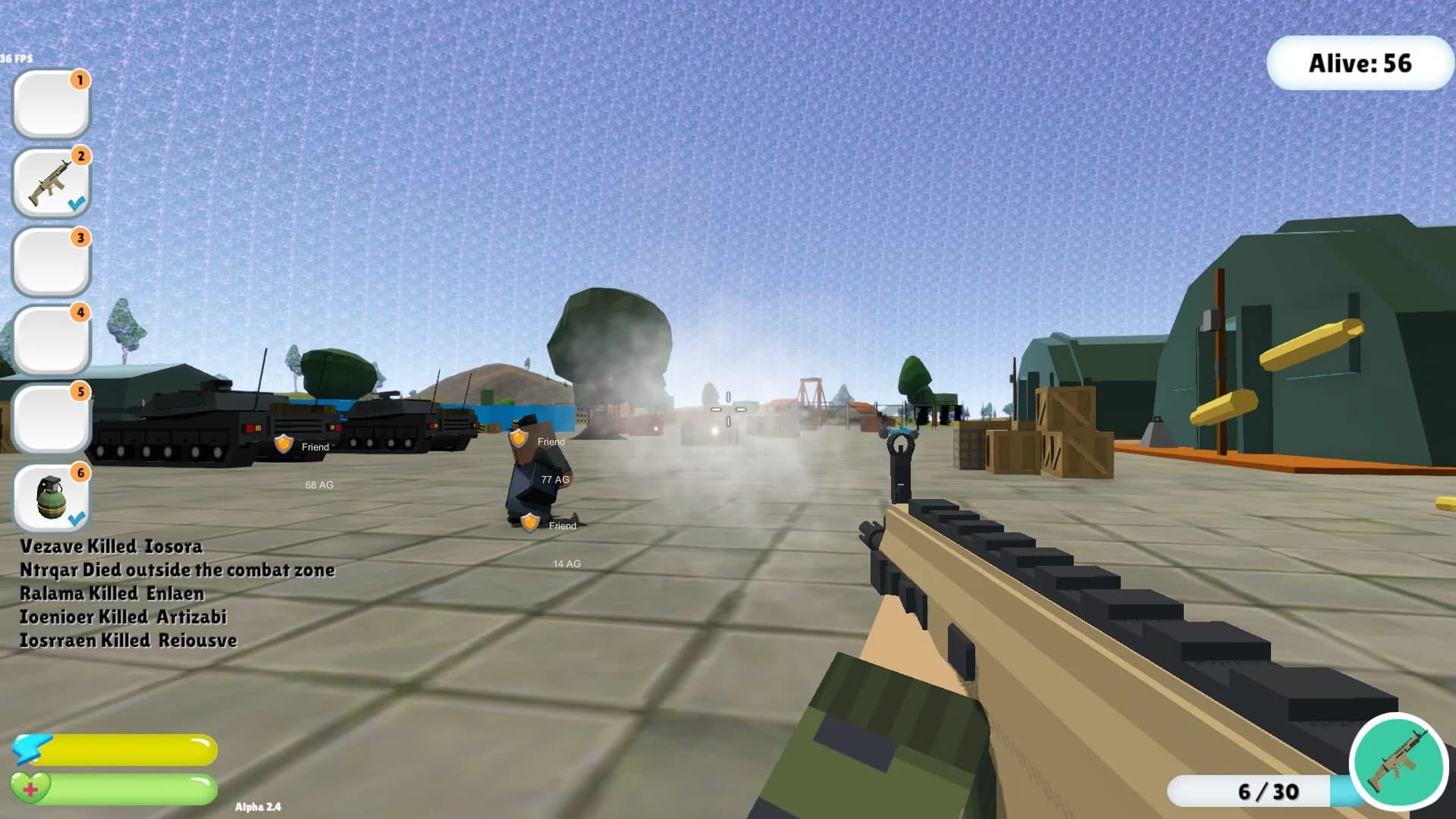Viewport: 1456px width, 819px height.
Task: Click the shield marker near the tanks
Action: pos(284,444)
